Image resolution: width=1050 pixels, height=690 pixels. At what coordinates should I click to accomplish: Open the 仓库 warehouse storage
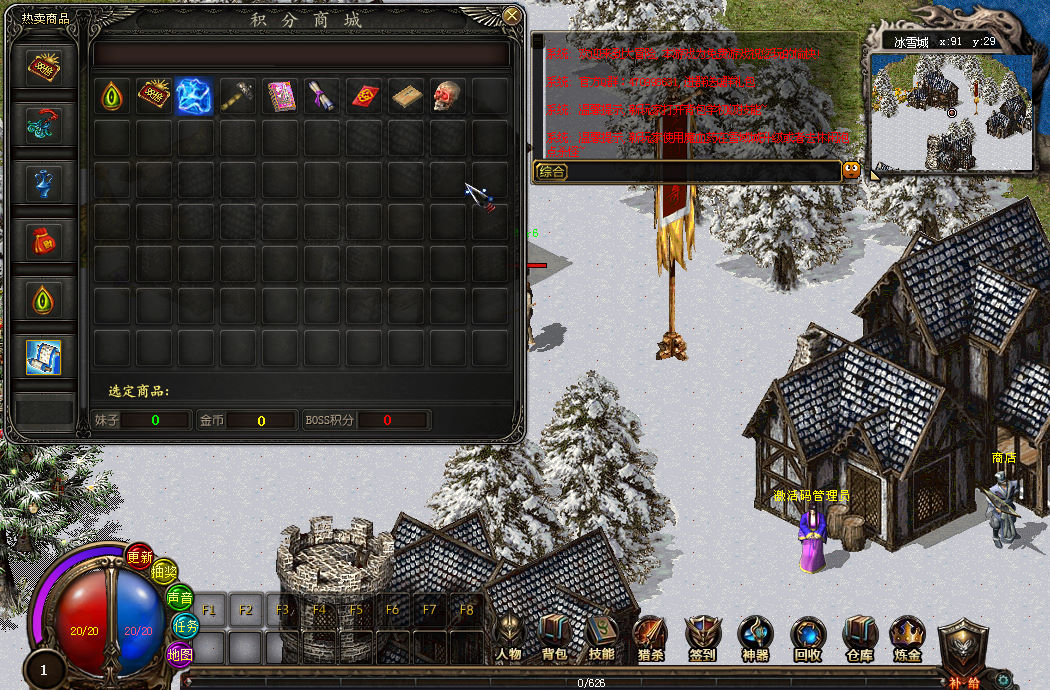pos(859,637)
